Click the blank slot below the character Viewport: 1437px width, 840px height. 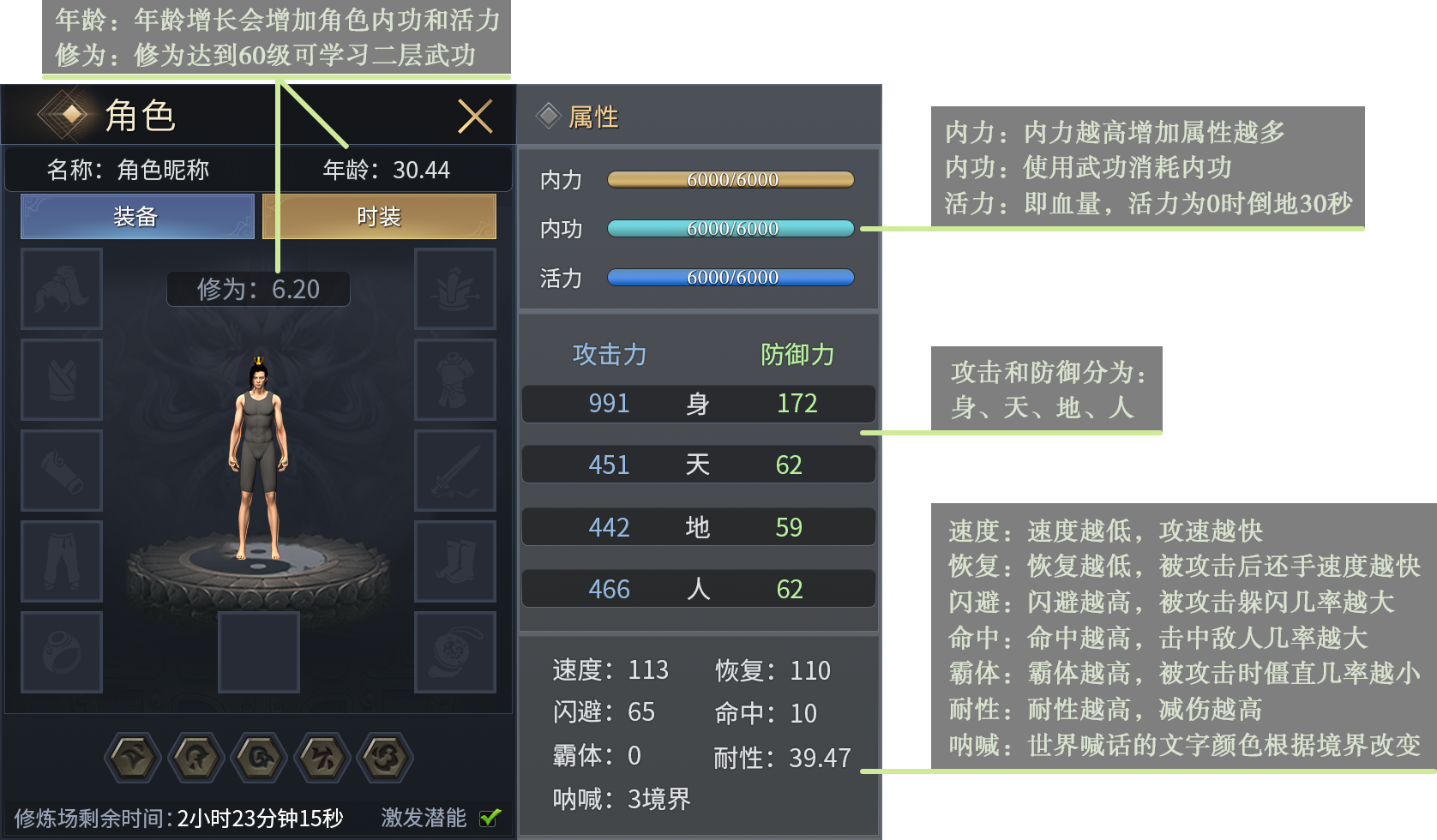[x=258, y=652]
